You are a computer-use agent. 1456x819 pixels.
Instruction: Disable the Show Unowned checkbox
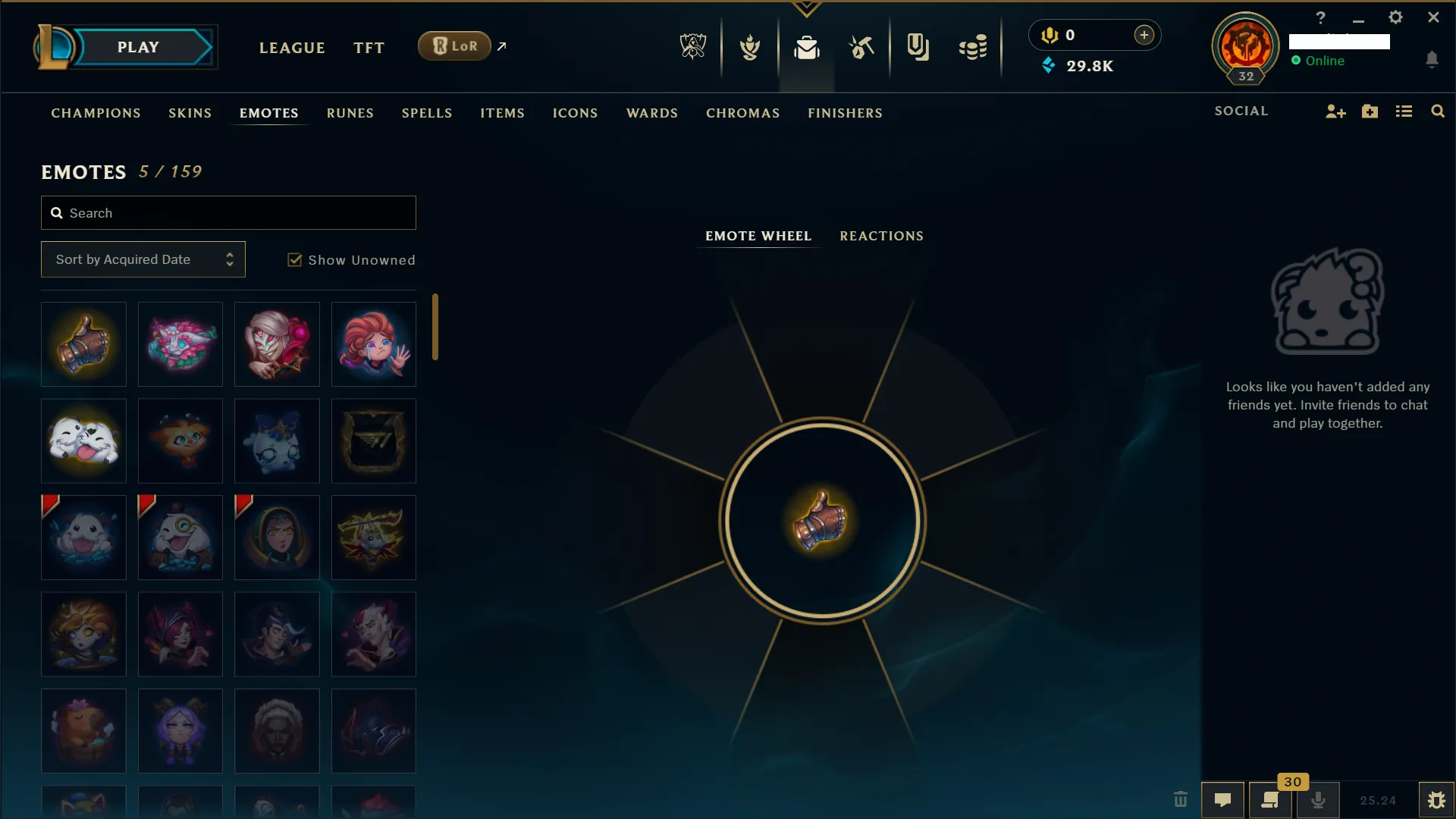[x=294, y=259]
